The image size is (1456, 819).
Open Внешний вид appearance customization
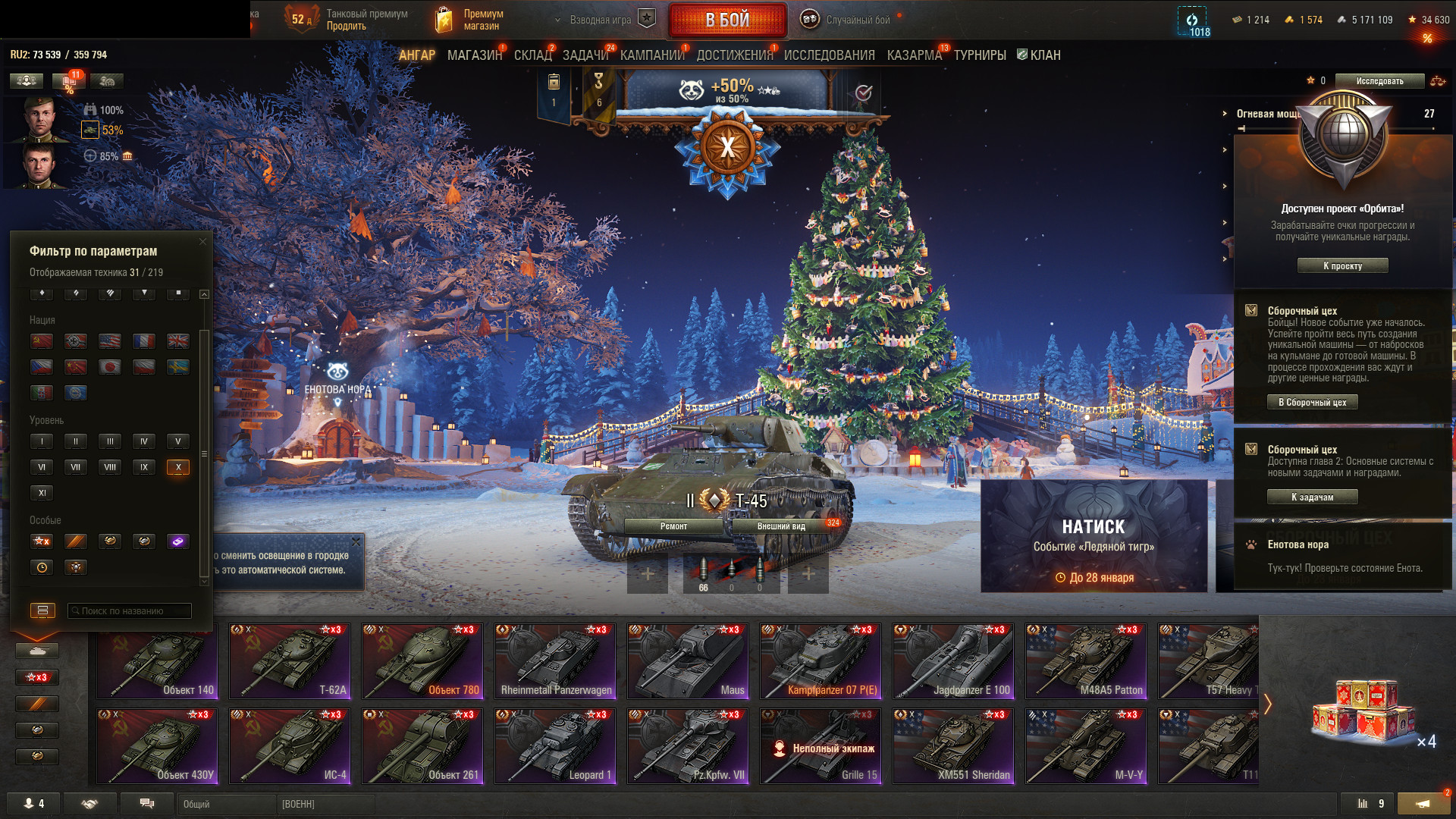click(781, 526)
